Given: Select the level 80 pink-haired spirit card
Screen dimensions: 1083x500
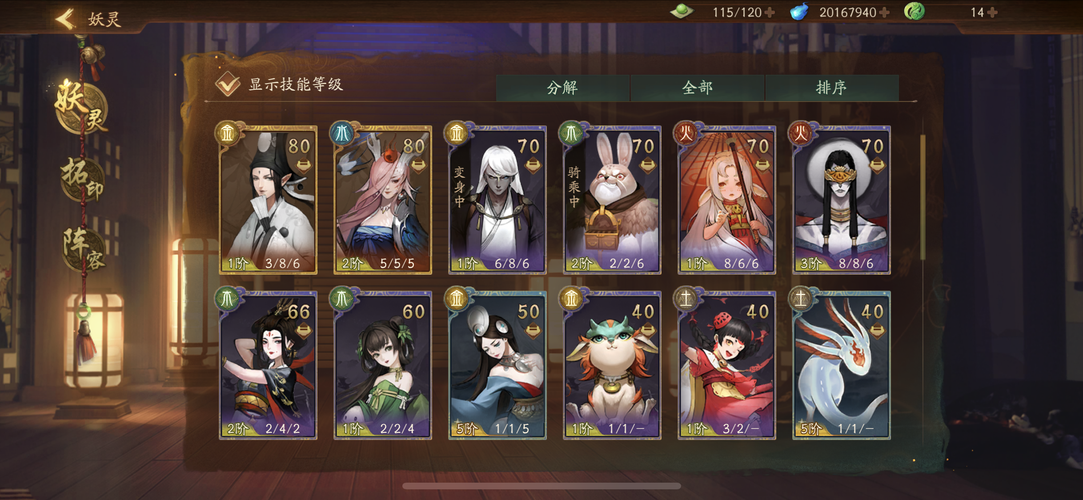Looking at the screenshot, I should (381, 199).
